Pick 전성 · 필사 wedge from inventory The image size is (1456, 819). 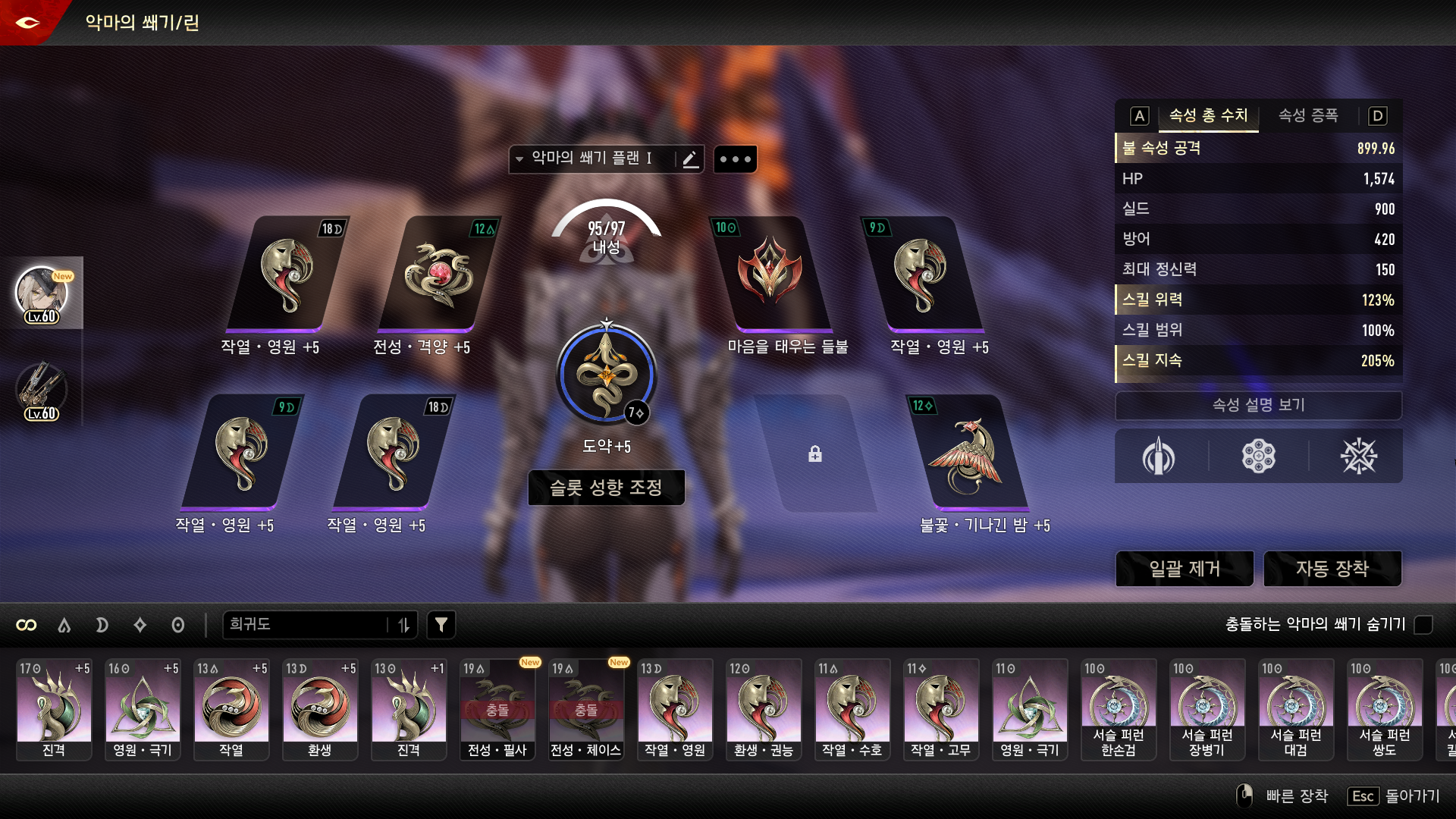point(497,708)
